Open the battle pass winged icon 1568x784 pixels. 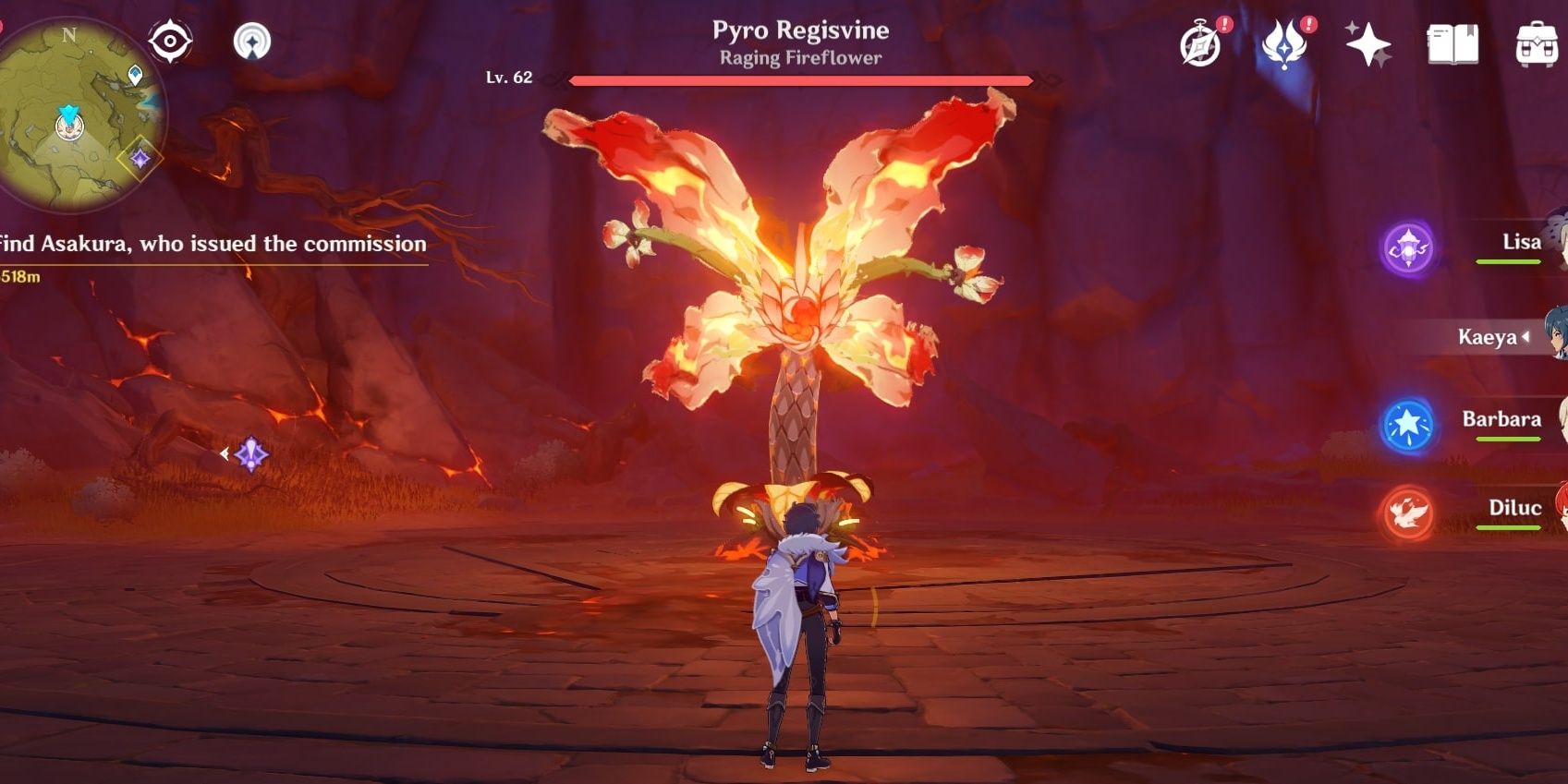coord(1283,44)
